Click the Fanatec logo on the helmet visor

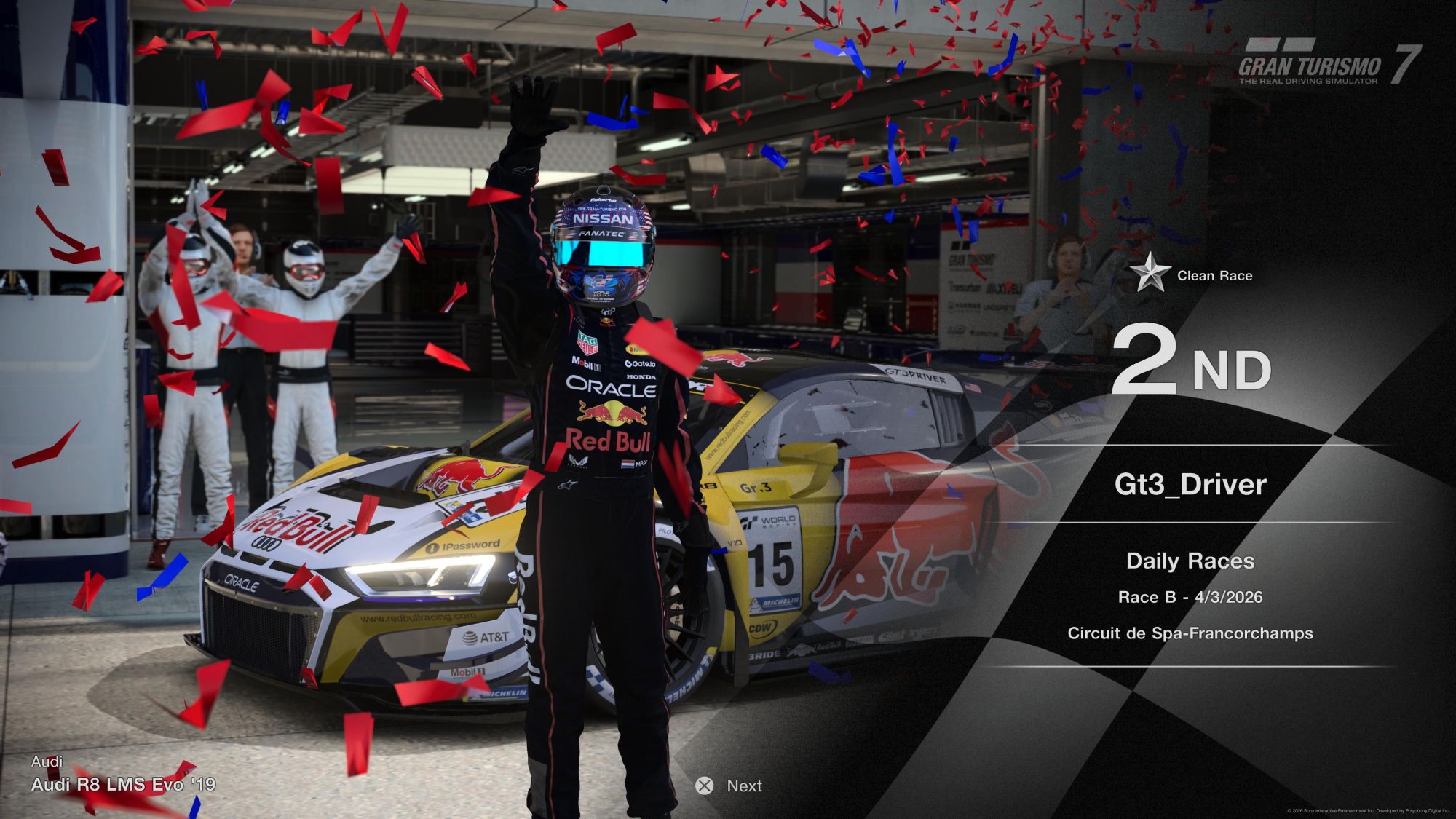pos(601,234)
